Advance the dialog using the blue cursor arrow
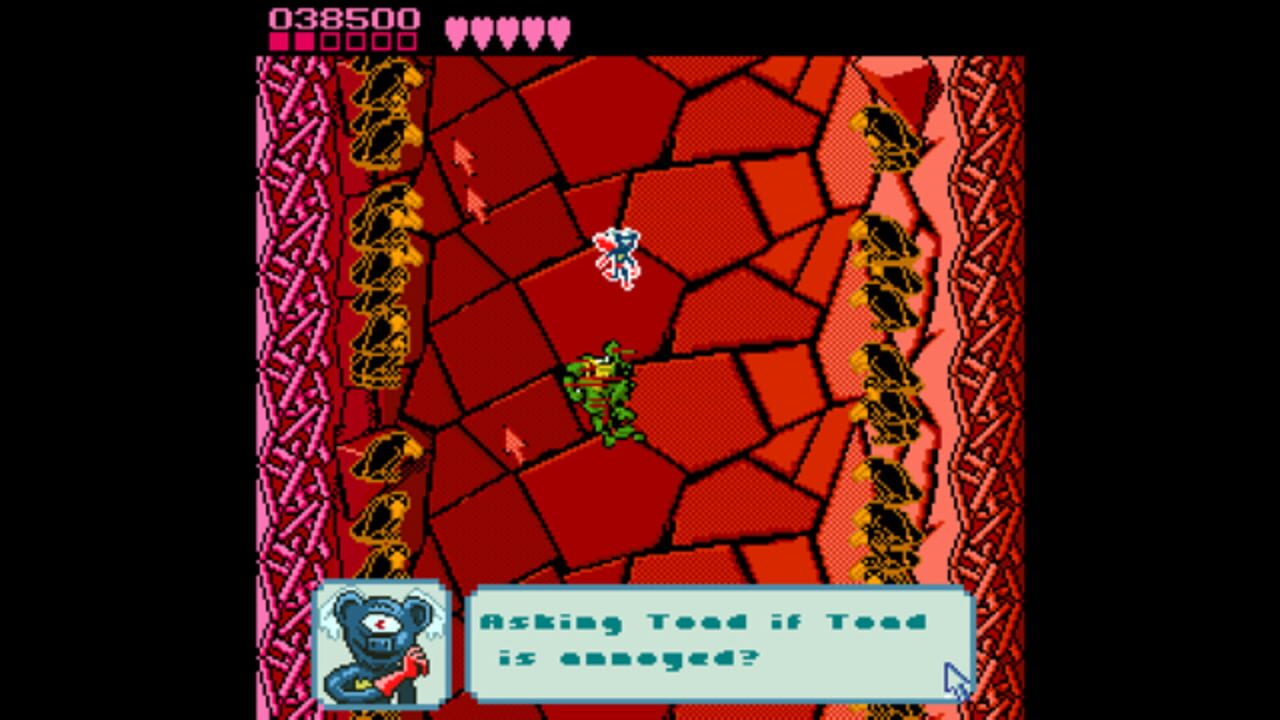Viewport: 1280px width, 720px height. coord(955,680)
